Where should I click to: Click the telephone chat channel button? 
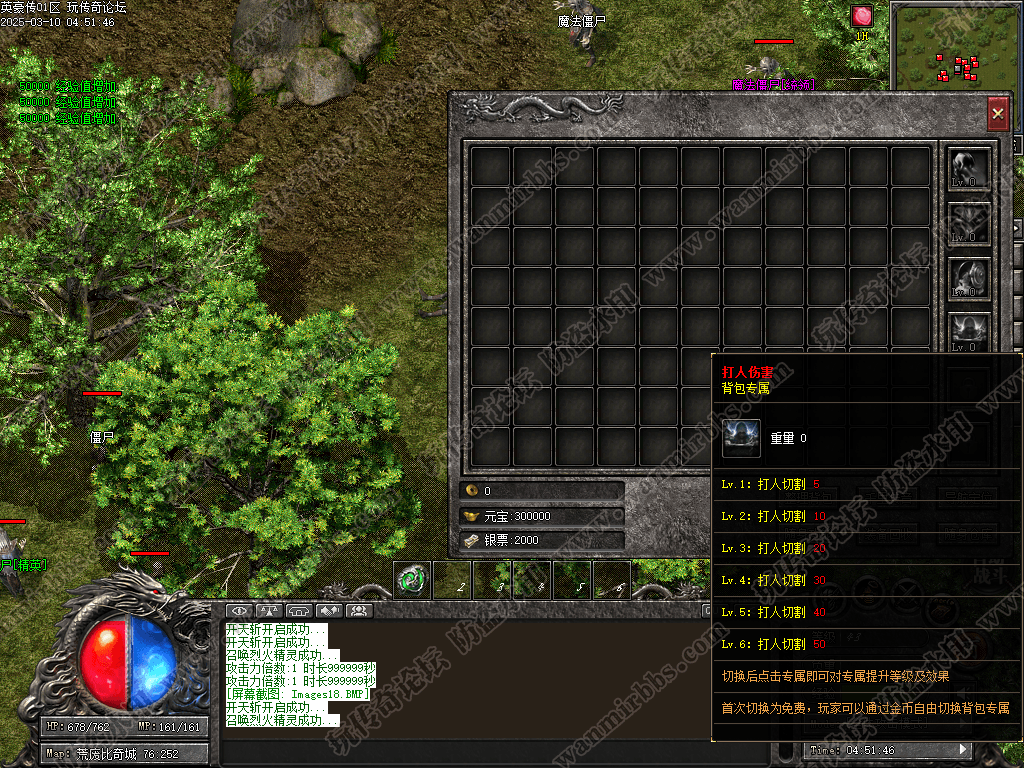pos(299,610)
